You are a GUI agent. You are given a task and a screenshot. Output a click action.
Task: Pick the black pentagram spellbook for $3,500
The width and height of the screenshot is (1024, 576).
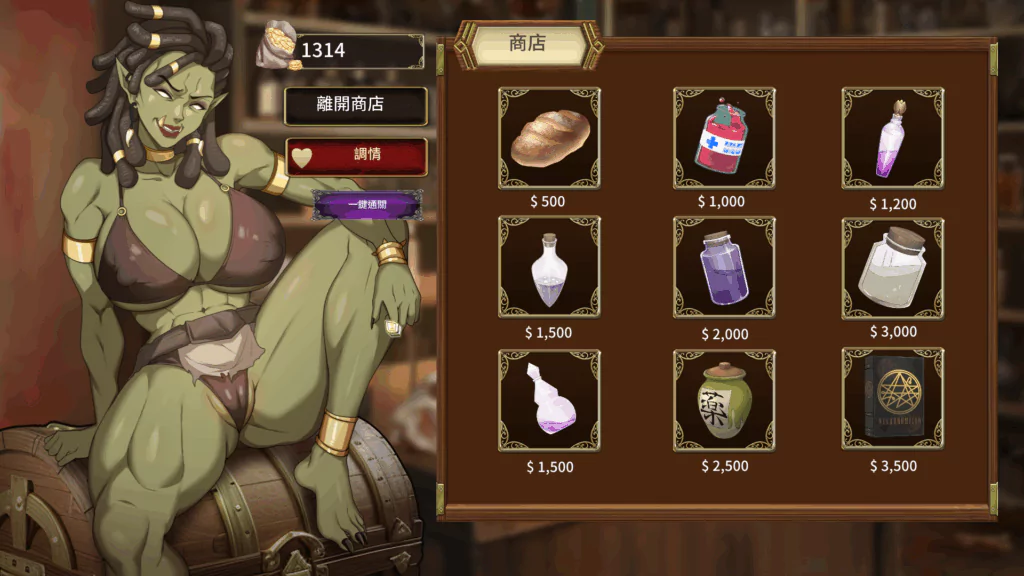pos(892,399)
